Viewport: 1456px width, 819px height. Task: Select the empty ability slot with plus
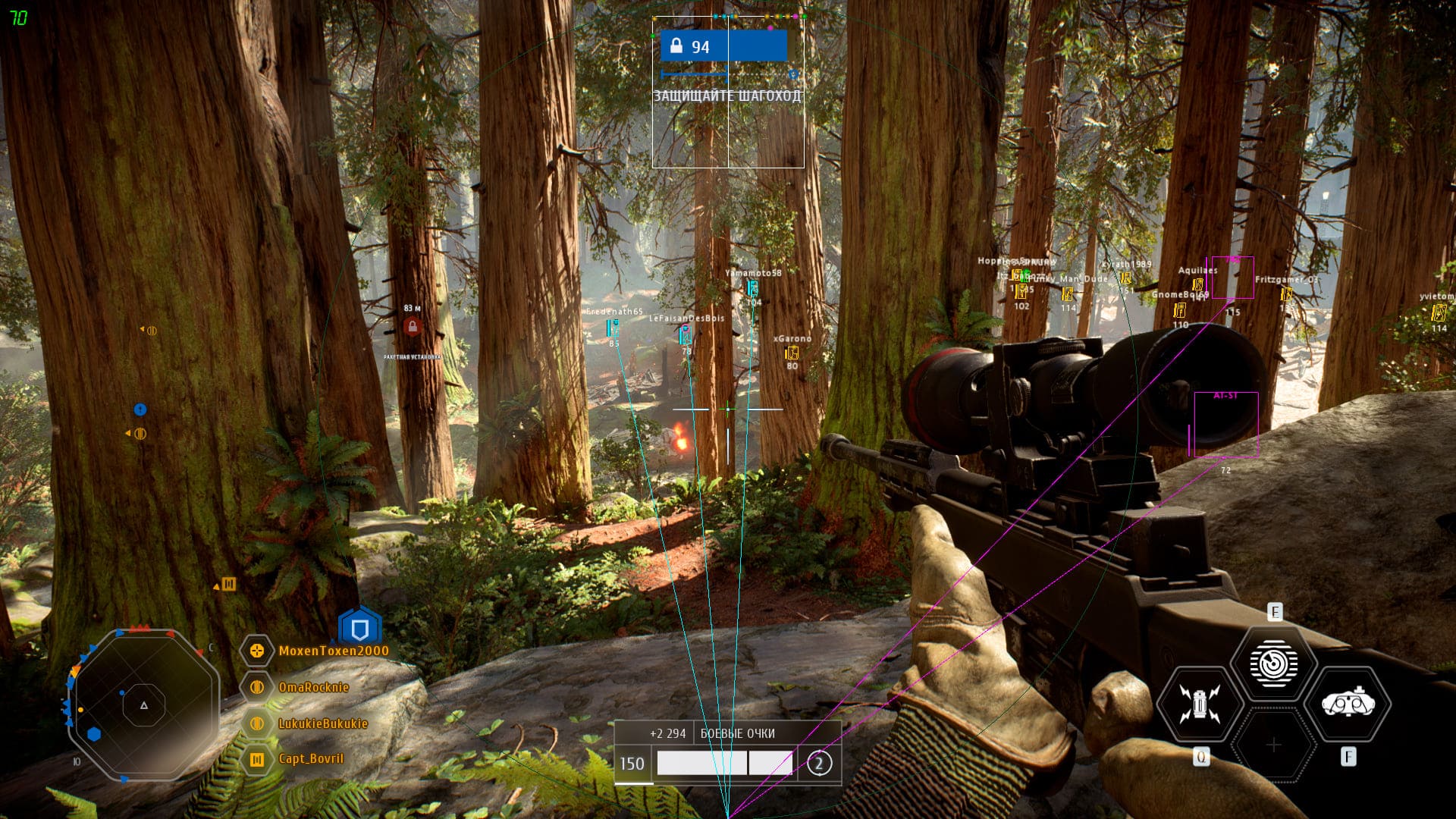tap(1273, 745)
